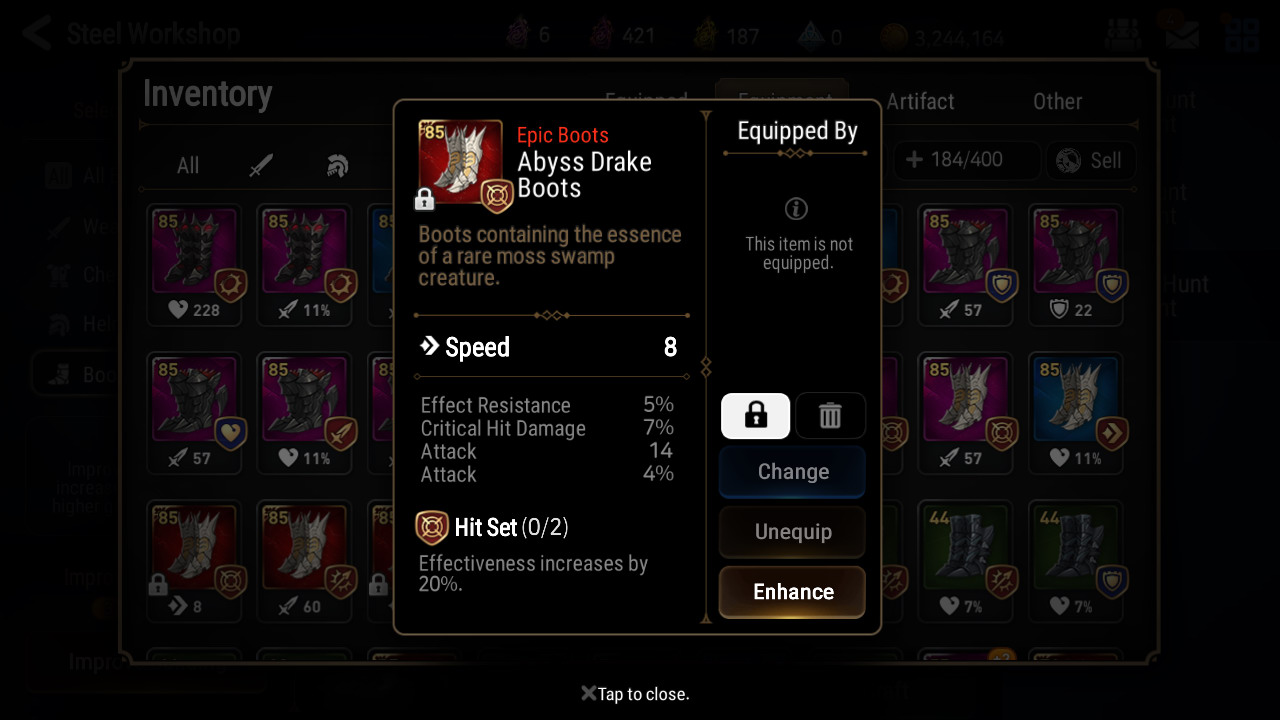Open the mail envelope icon

tap(1182, 36)
